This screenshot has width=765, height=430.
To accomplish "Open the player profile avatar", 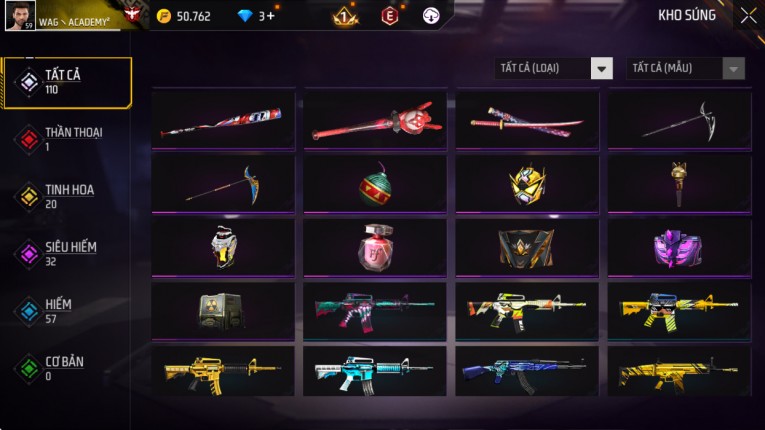I will [20, 15].
